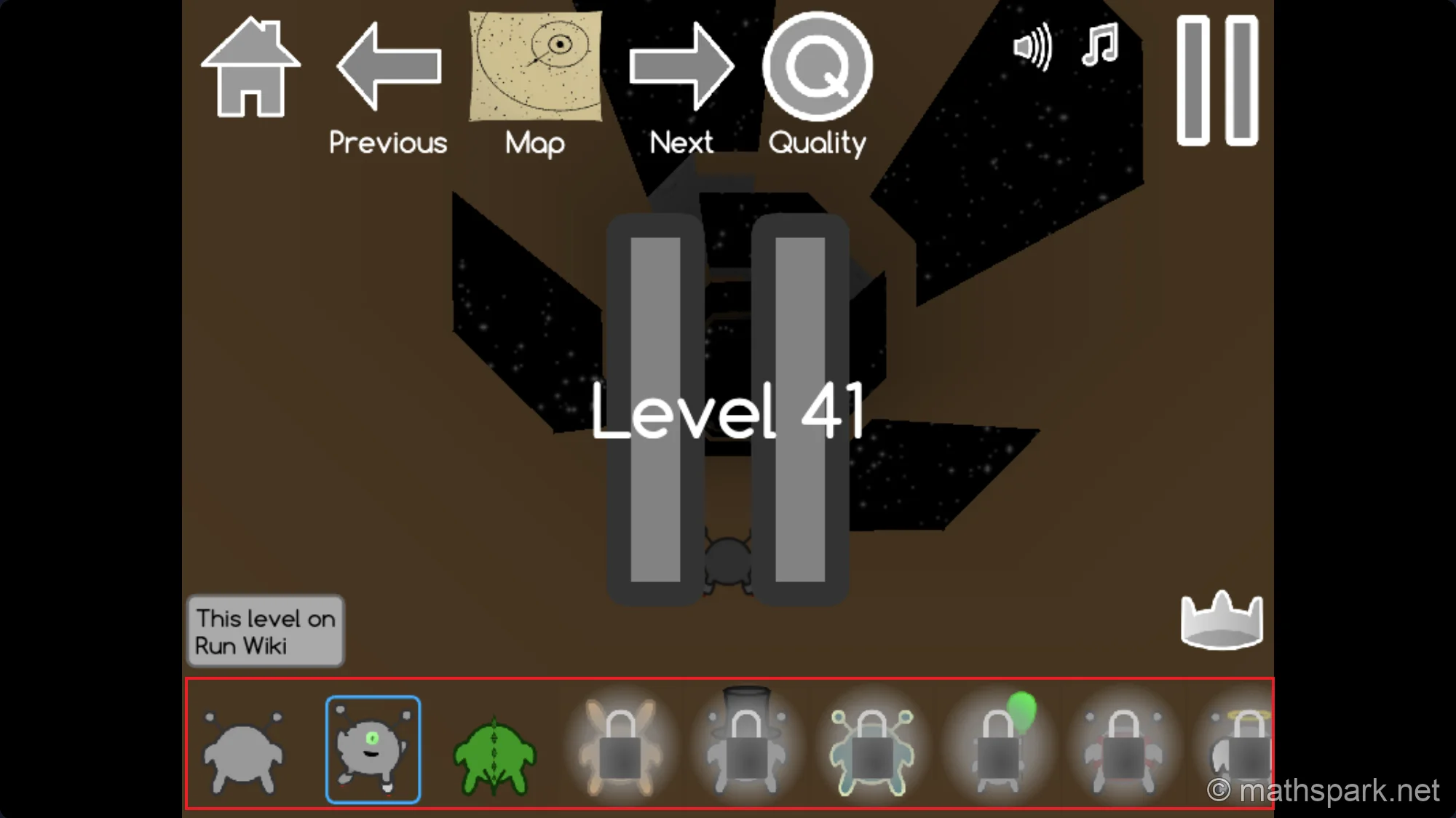Click the Level 41 title text

coord(728,411)
